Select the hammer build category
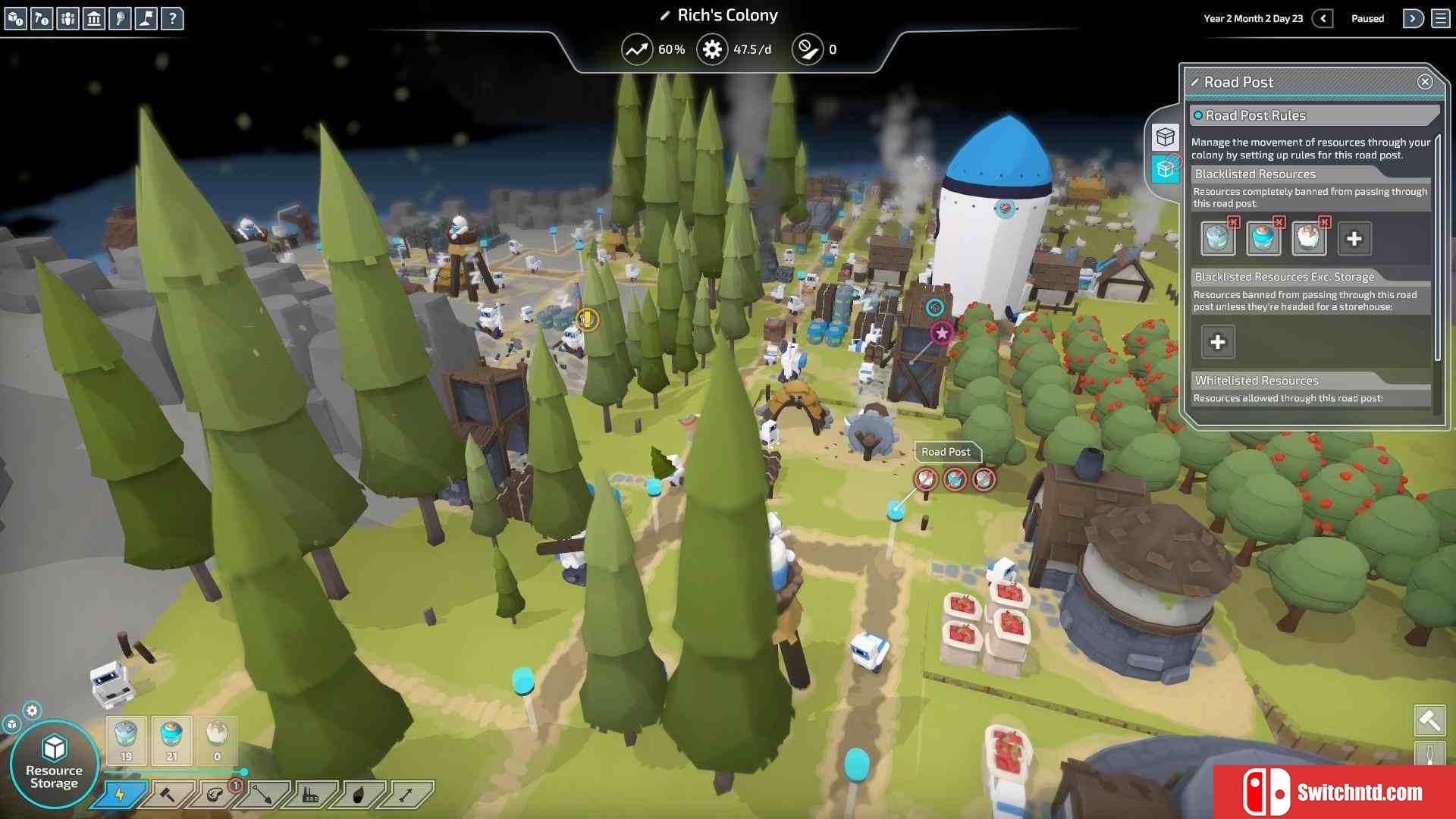Screen dimensions: 1456x819 tap(168, 795)
